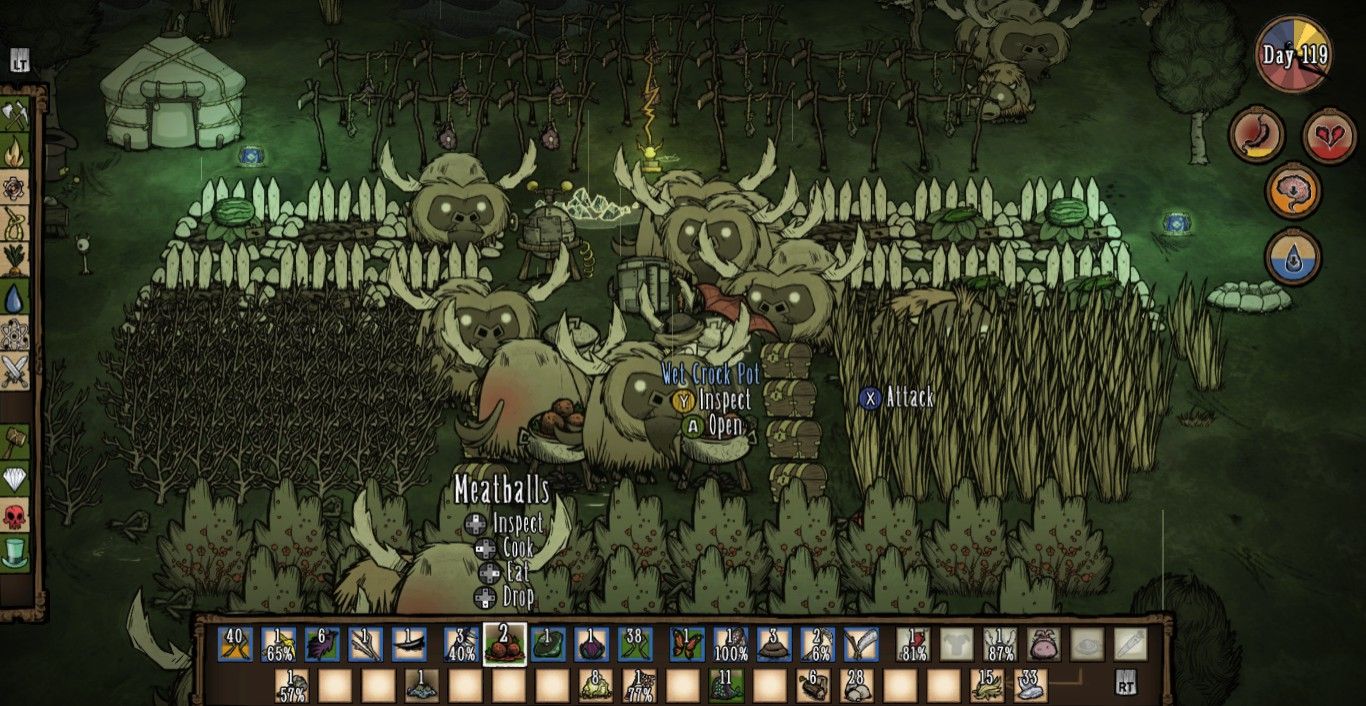Select the logs stack in backpack
Screen dimensions: 1366x706
pos(814,686)
